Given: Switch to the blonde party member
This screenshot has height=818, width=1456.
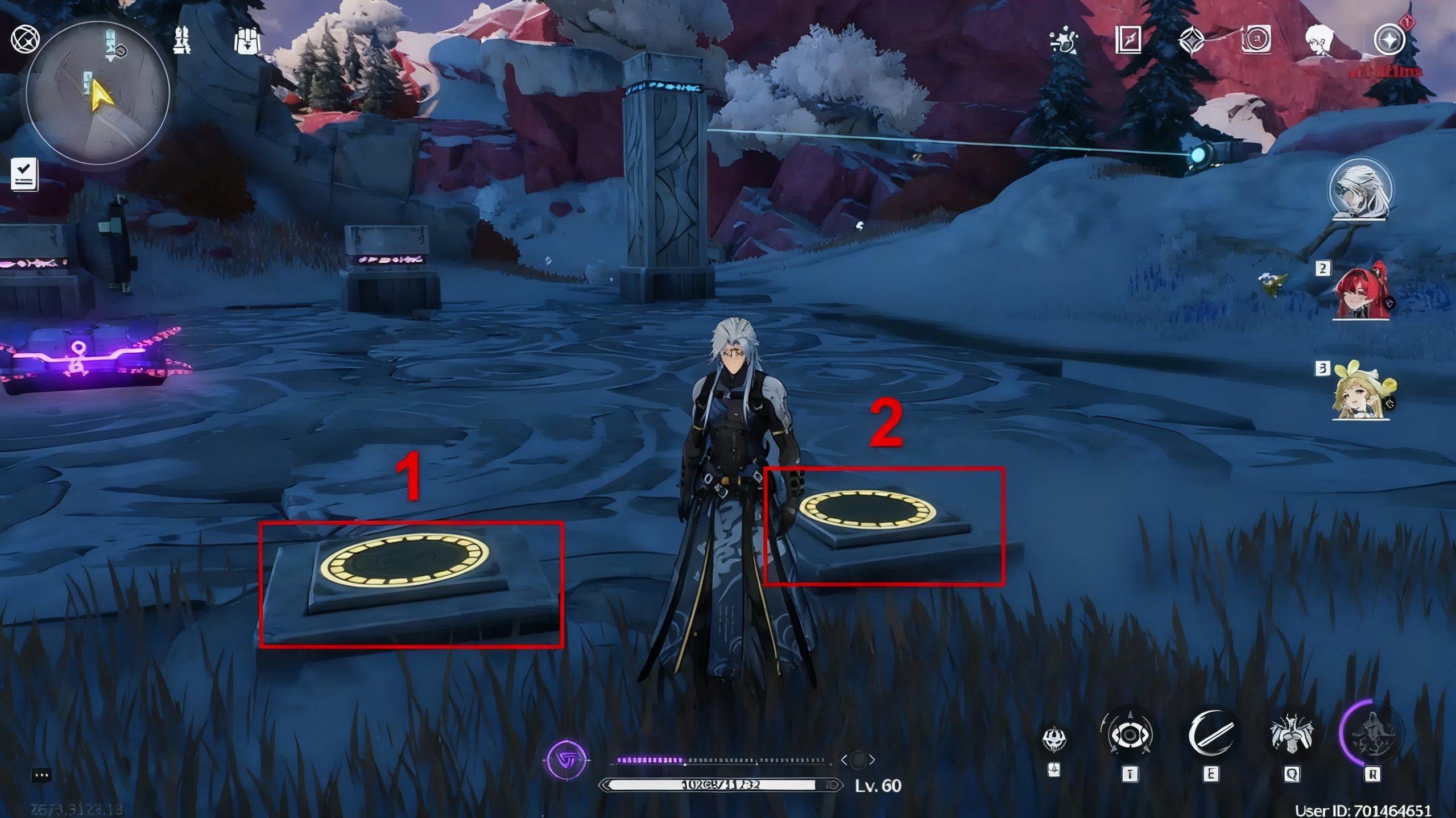Looking at the screenshot, I should point(1362,393).
